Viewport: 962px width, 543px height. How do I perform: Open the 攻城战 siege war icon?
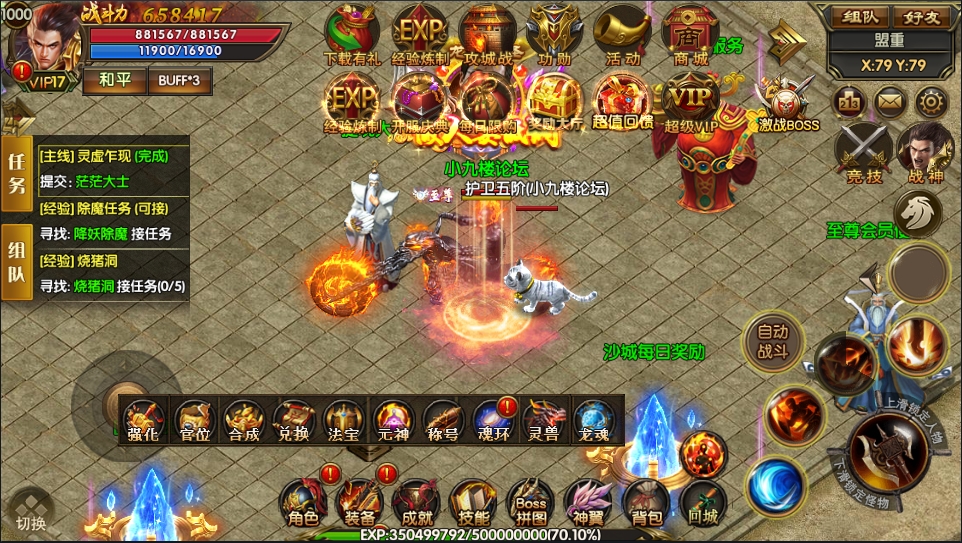tap(487, 32)
